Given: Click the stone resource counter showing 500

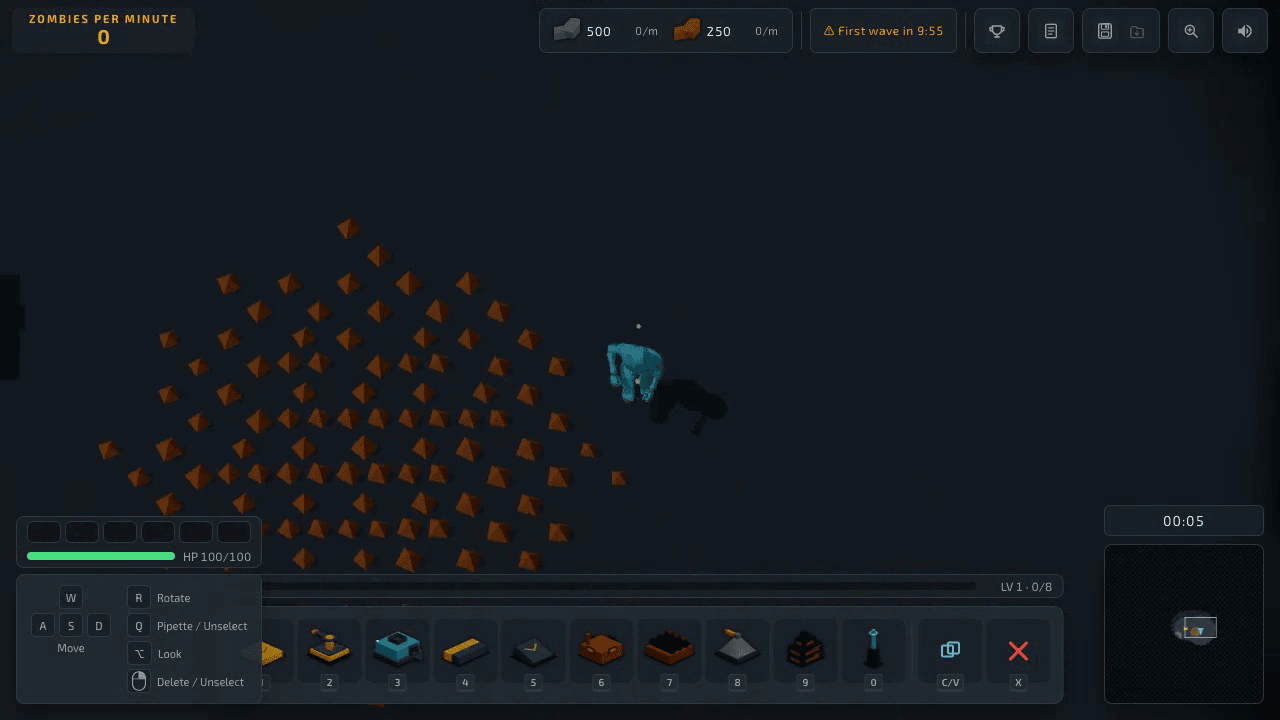Looking at the screenshot, I should pos(586,31).
